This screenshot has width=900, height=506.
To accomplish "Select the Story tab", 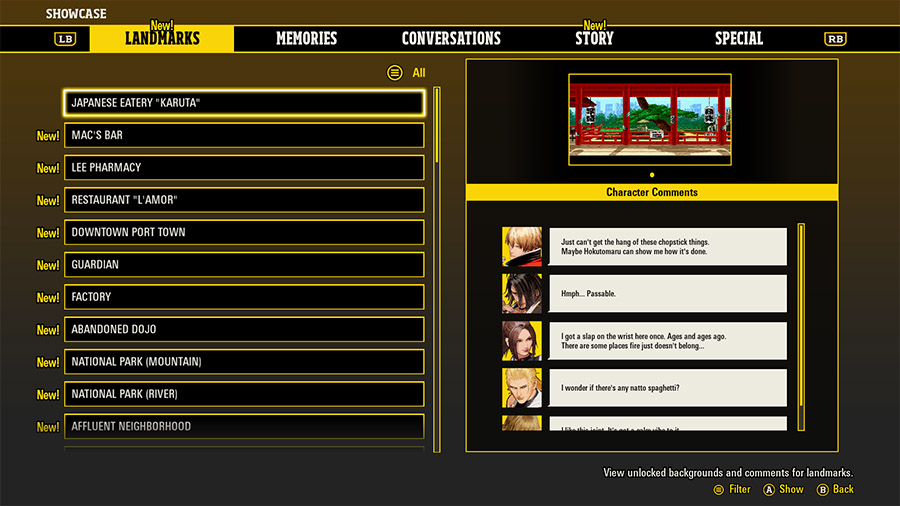I will [x=594, y=39].
